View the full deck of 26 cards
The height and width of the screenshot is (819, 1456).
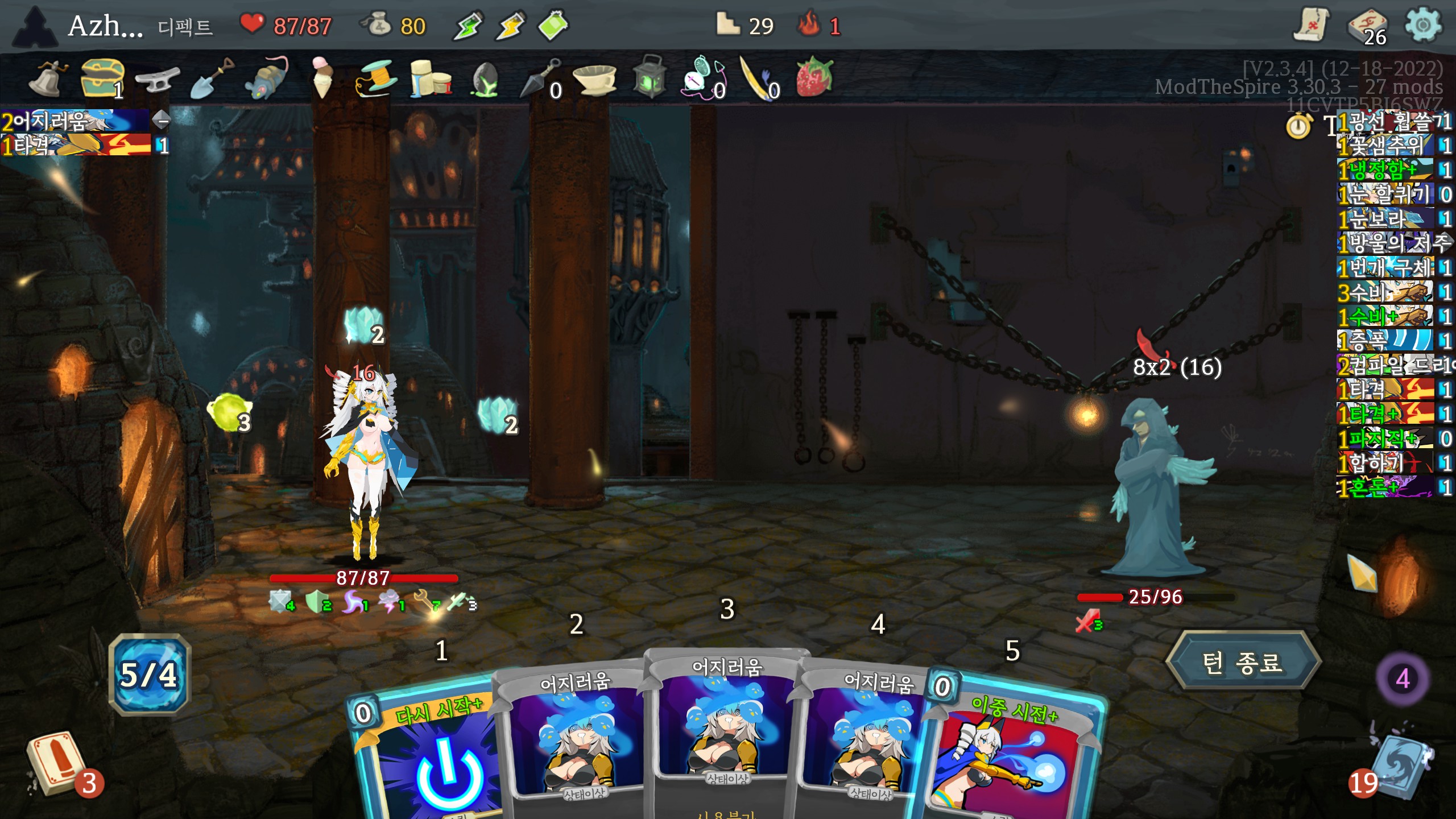[x=1367, y=27]
